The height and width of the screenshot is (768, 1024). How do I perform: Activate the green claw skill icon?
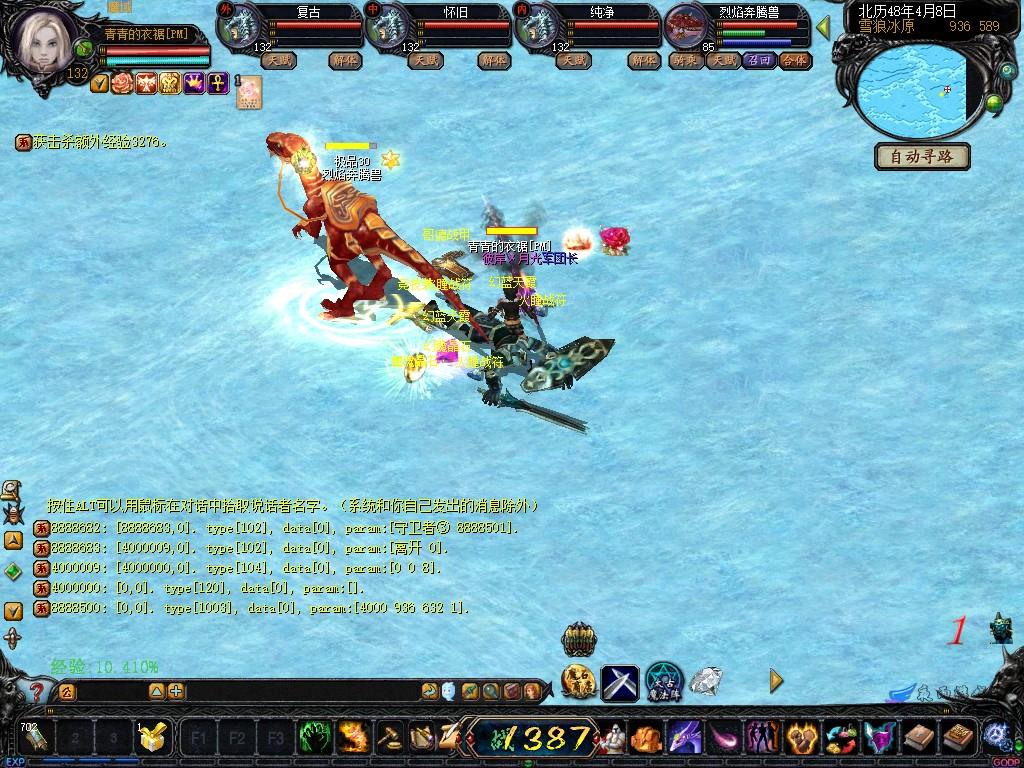pos(317,738)
